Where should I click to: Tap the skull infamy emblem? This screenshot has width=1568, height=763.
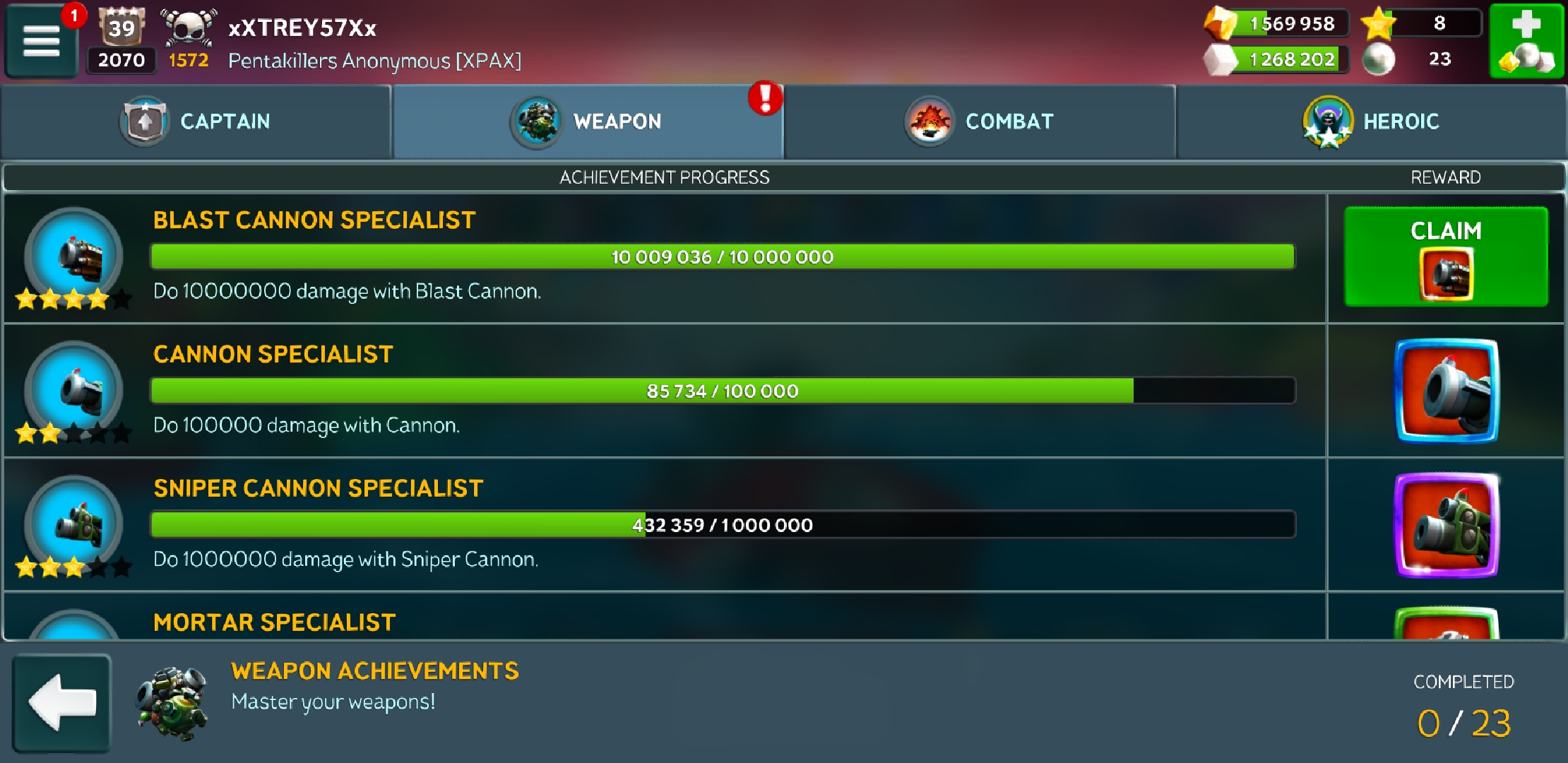[187, 28]
